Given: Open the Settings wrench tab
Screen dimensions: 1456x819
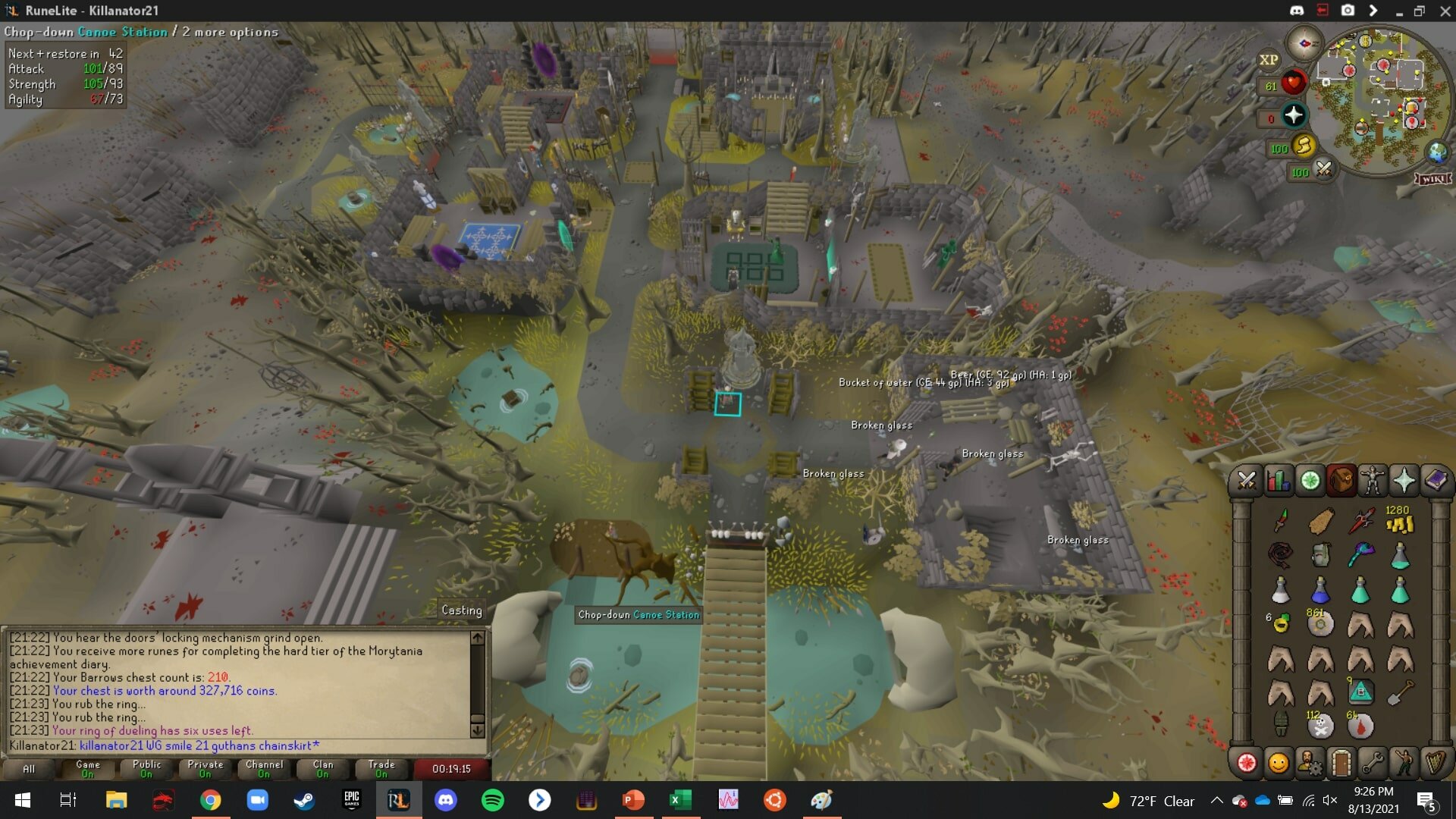Looking at the screenshot, I should click(x=1373, y=763).
